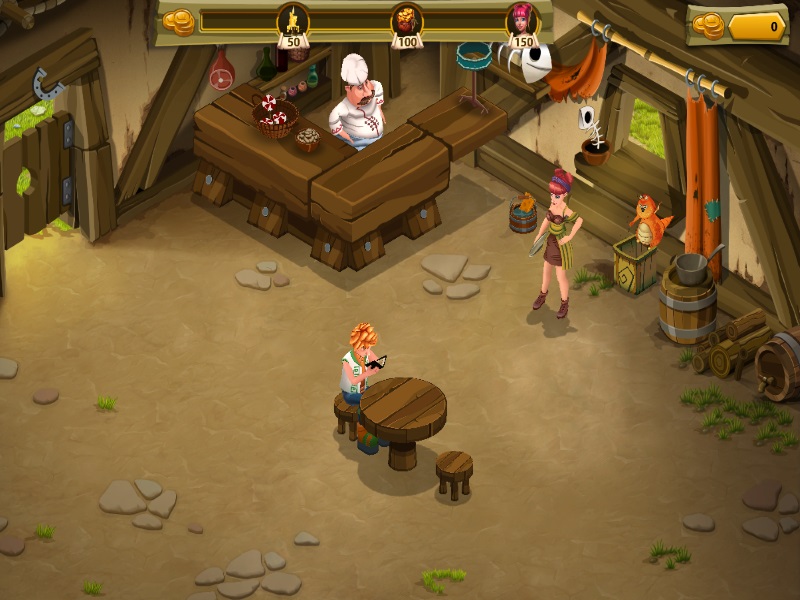Click the 50-coin goal milestone icon
This screenshot has width=800, height=600.
[x=293, y=20]
